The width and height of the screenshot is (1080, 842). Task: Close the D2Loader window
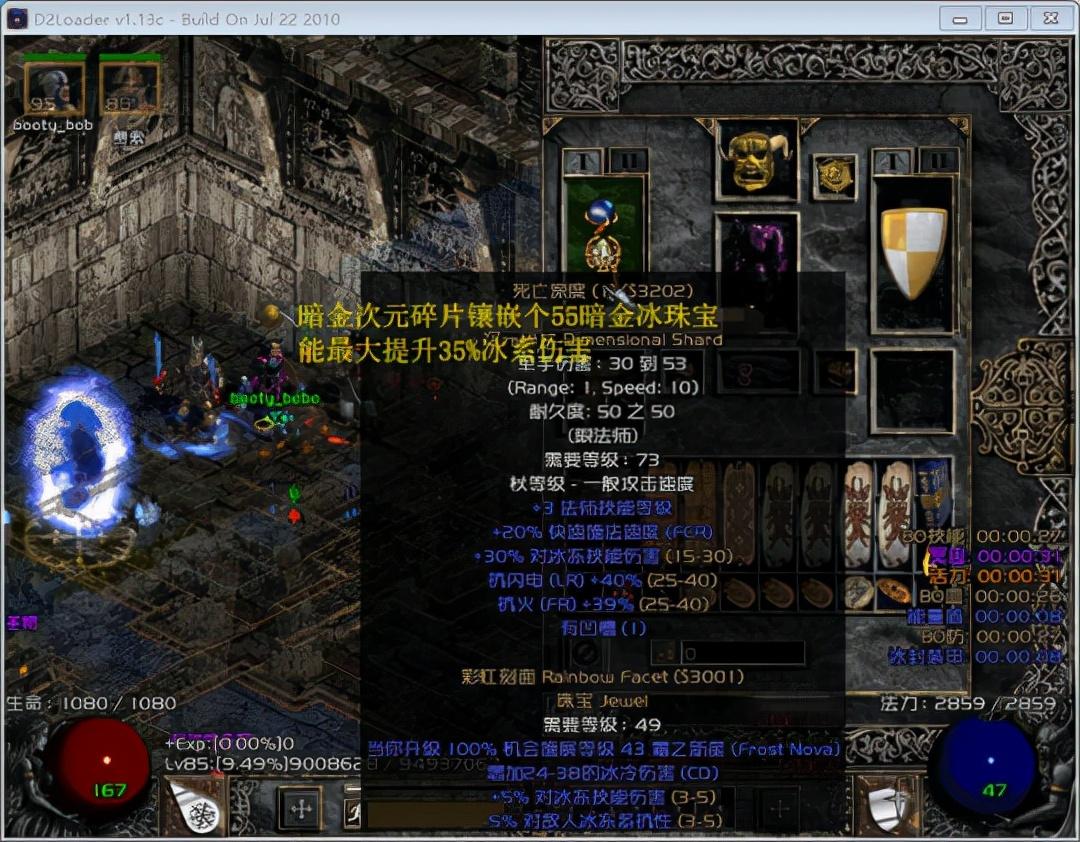[1049, 18]
